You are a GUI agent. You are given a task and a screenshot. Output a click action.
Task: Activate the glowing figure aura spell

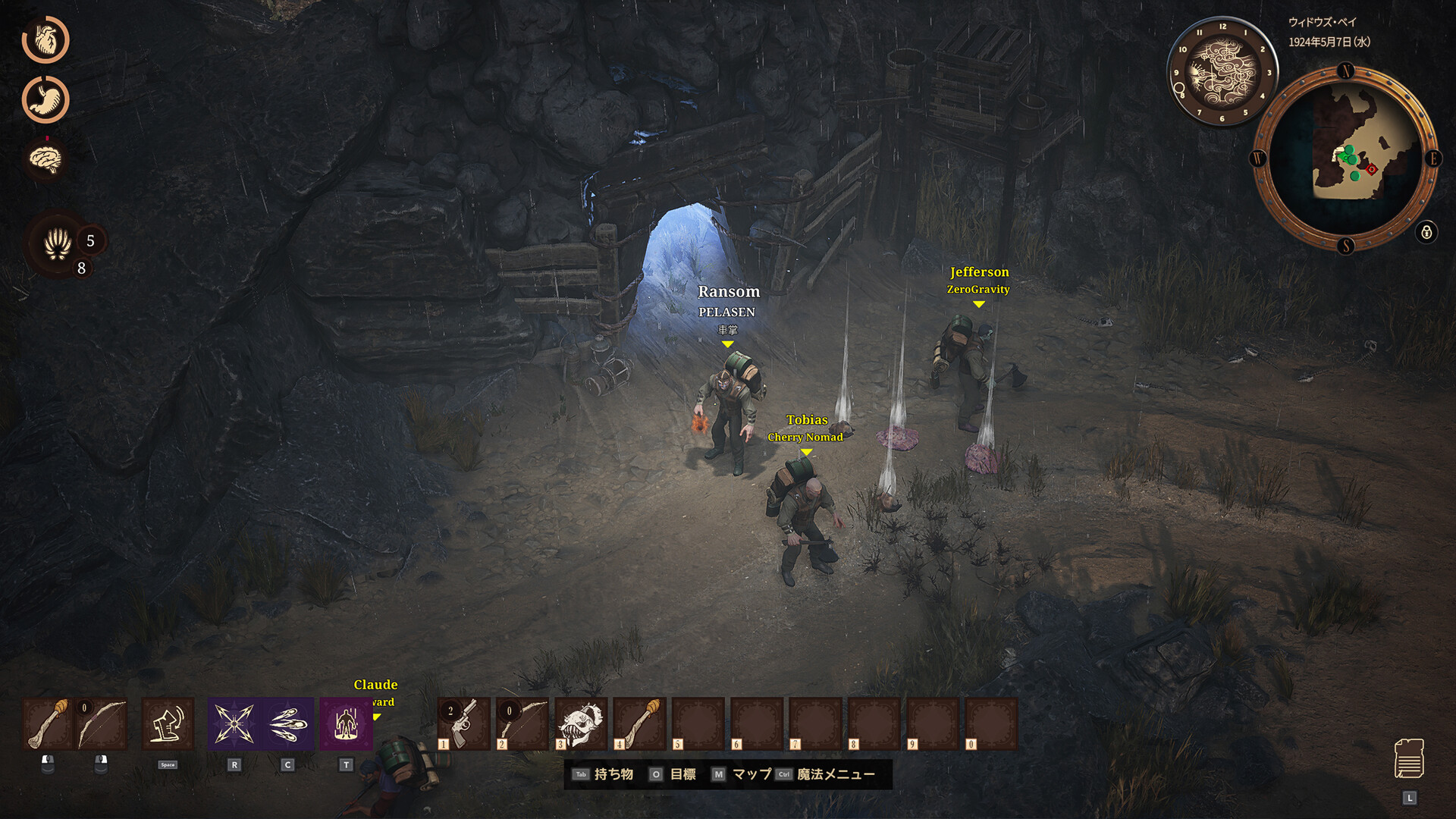[x=346, y=724]
